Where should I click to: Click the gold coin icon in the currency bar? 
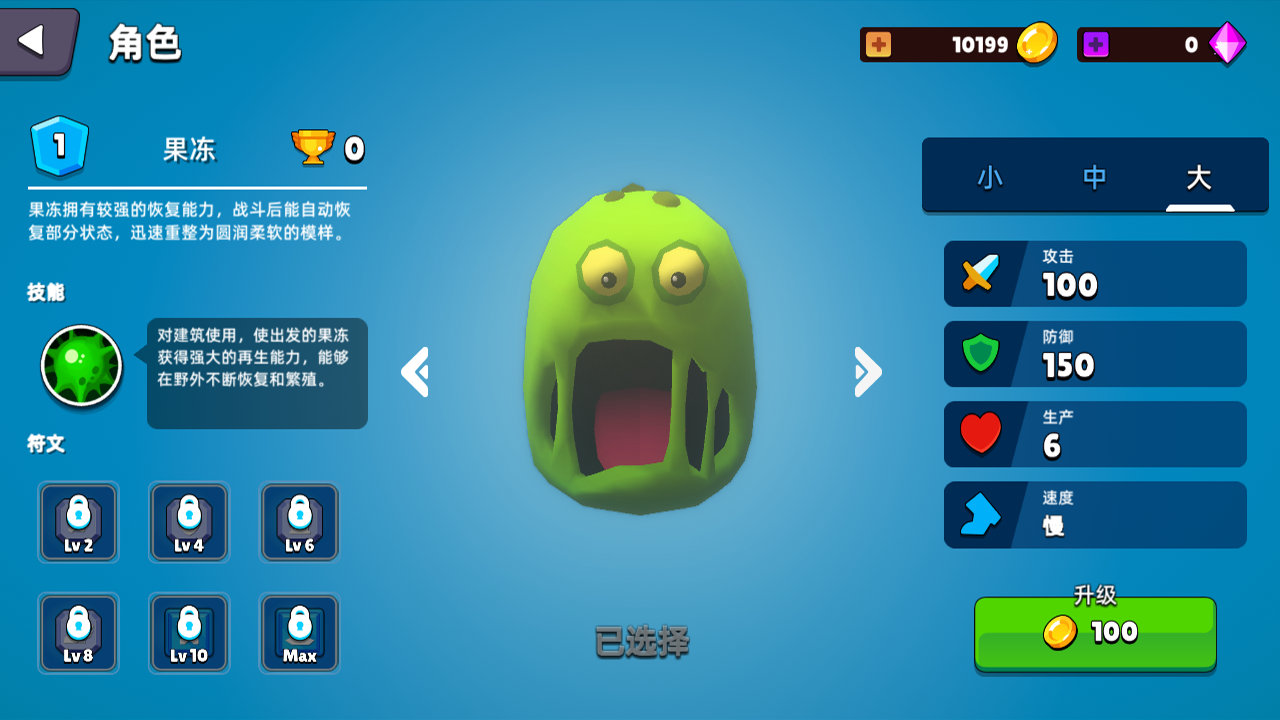pos(1036,44)
